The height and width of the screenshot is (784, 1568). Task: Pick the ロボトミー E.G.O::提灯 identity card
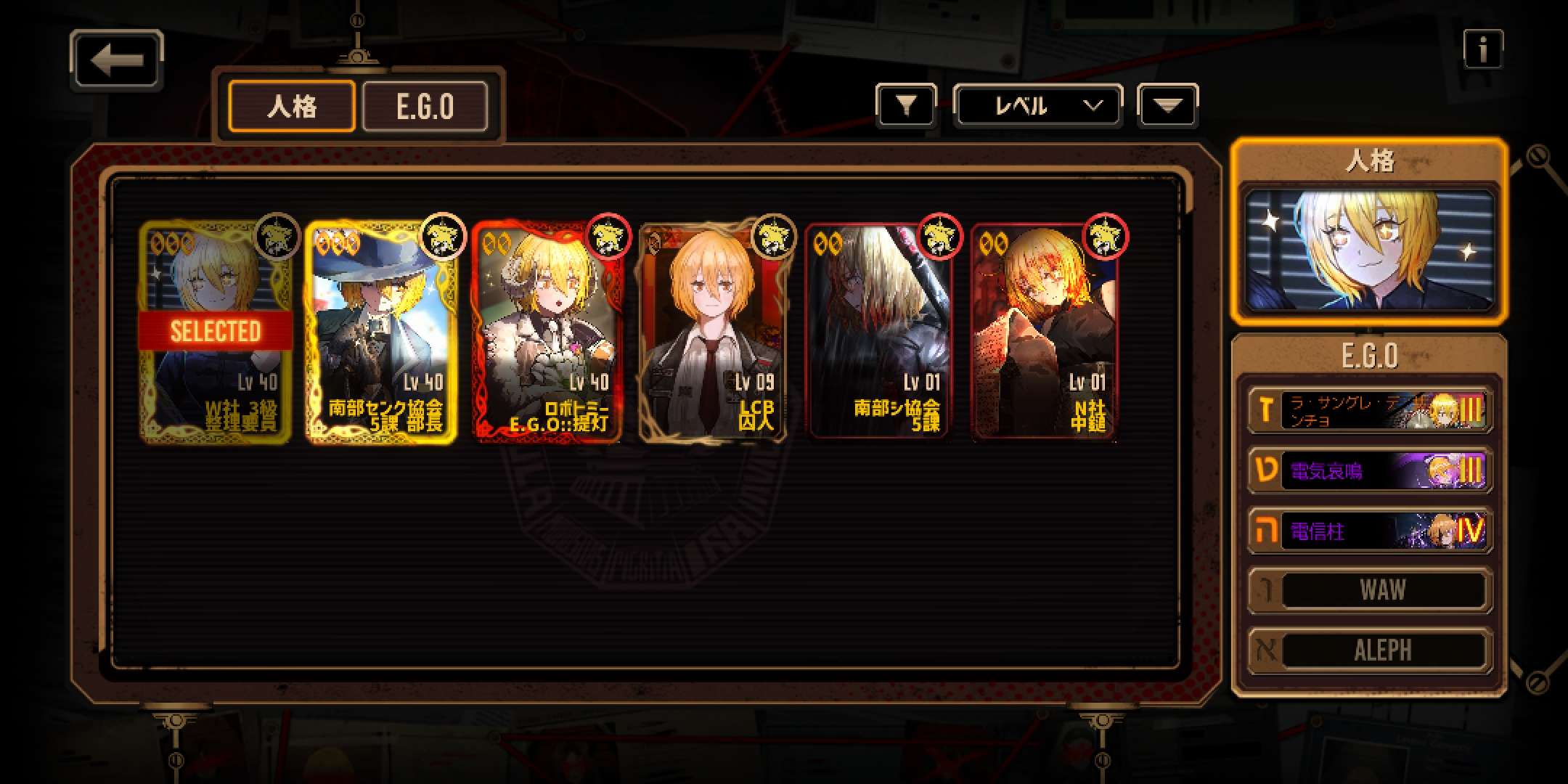[x=547, y=332]
